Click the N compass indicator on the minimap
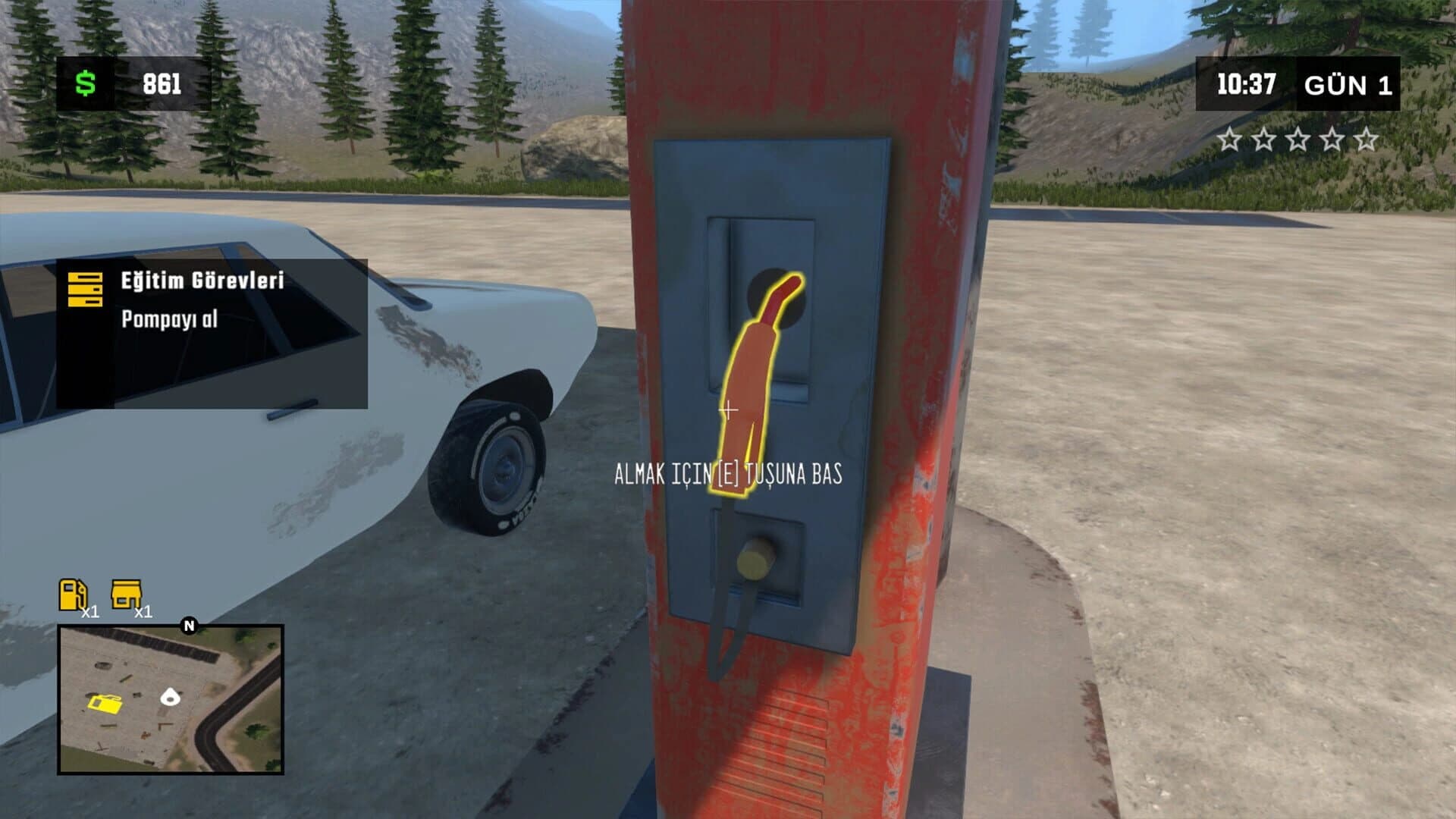Screen dimensions: 1456x819 pos(187,628)
